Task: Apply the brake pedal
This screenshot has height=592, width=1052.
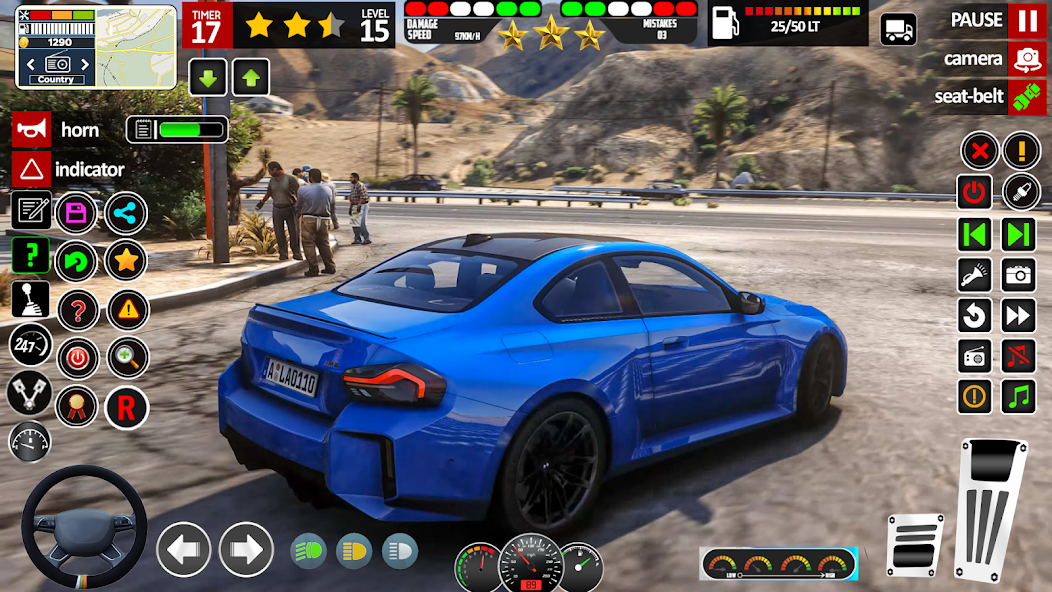Action: [914, 544]
